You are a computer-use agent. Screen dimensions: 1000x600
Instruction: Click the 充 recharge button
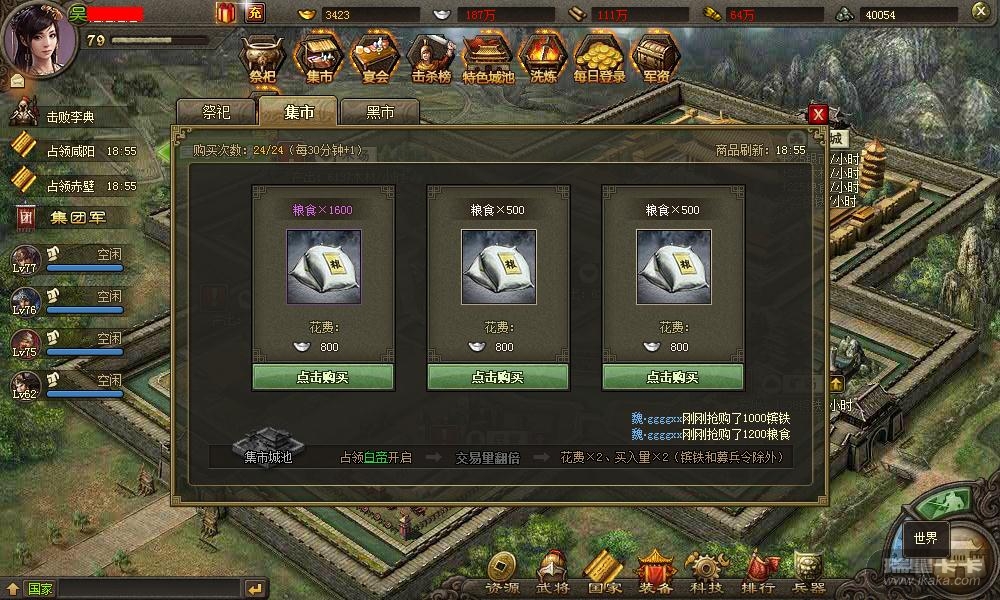(255, 13)
